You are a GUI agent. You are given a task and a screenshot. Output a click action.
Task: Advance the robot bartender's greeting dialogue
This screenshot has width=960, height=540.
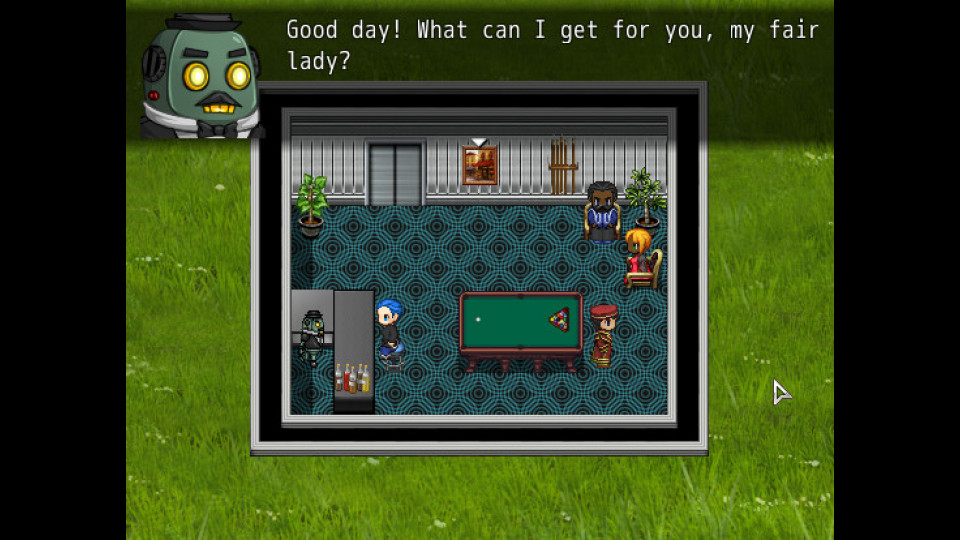tap(551, 46)
